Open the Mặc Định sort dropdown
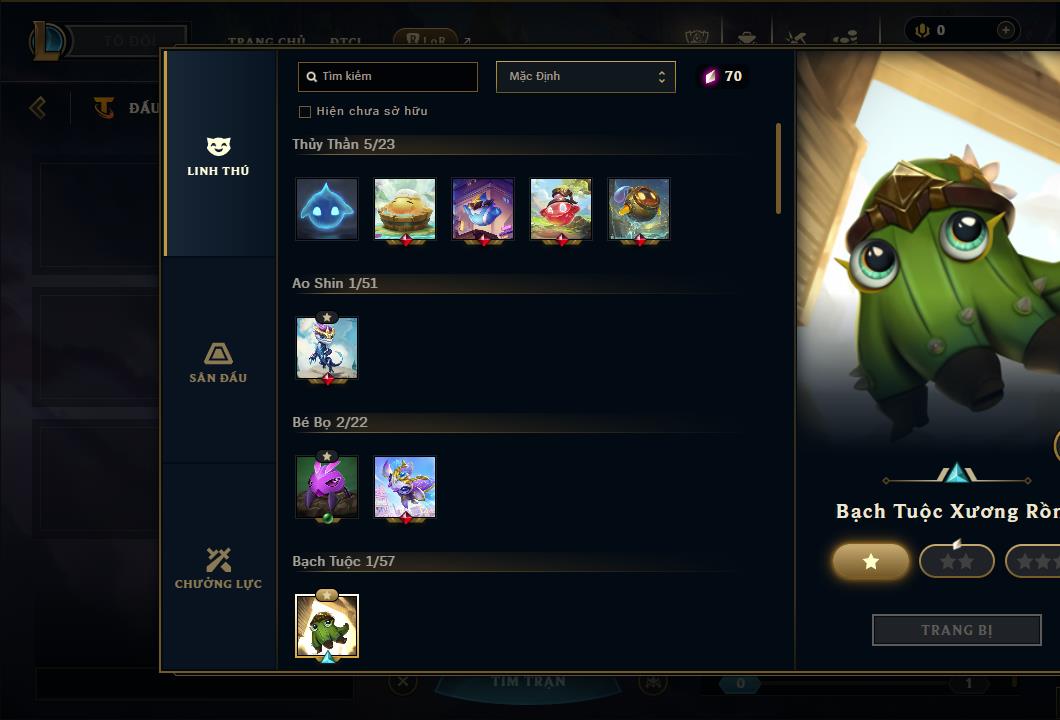The height and width of the screenshot is (720, 1060). 585,77
